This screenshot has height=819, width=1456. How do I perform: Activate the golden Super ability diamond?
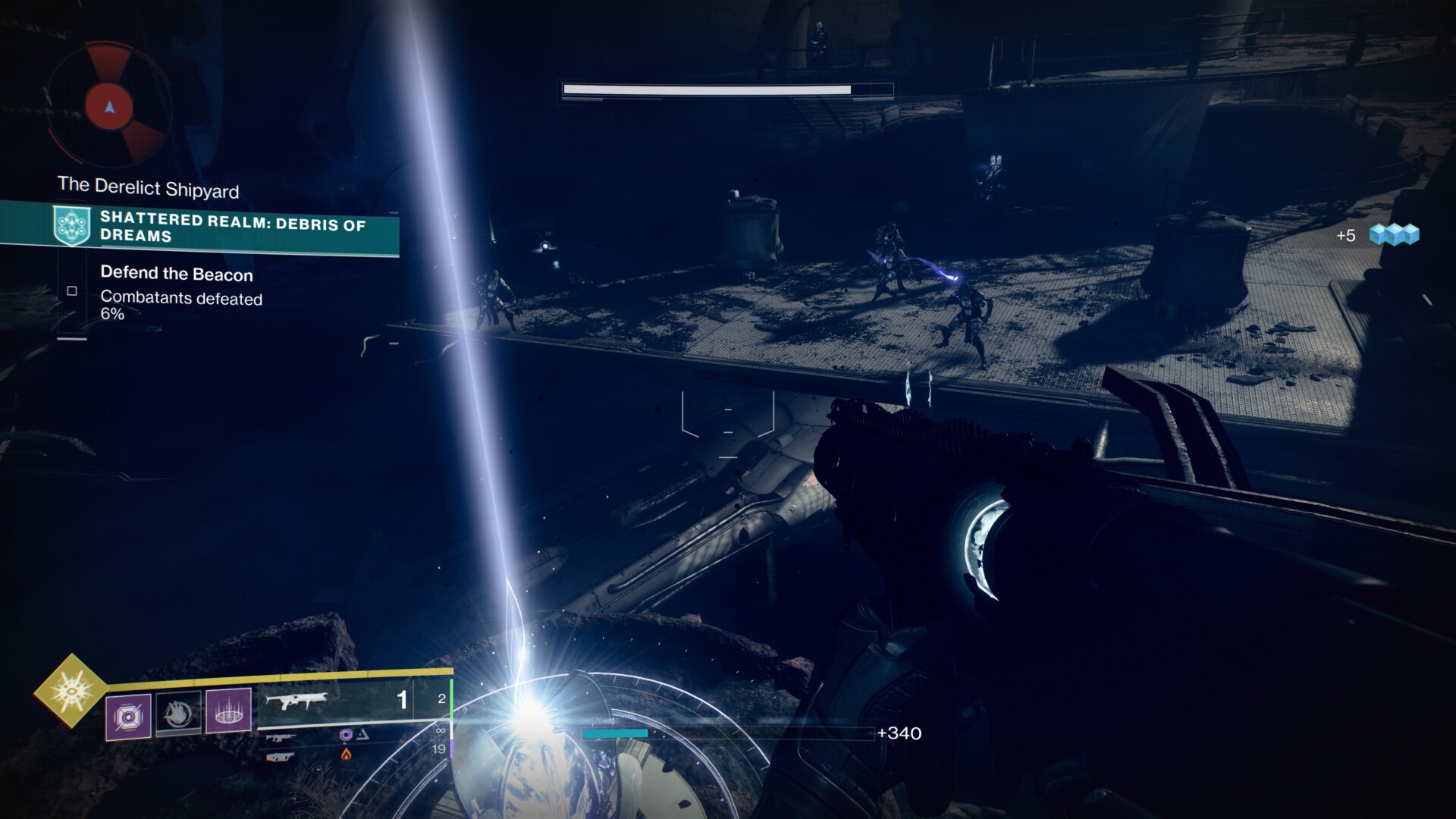(71, 691)
